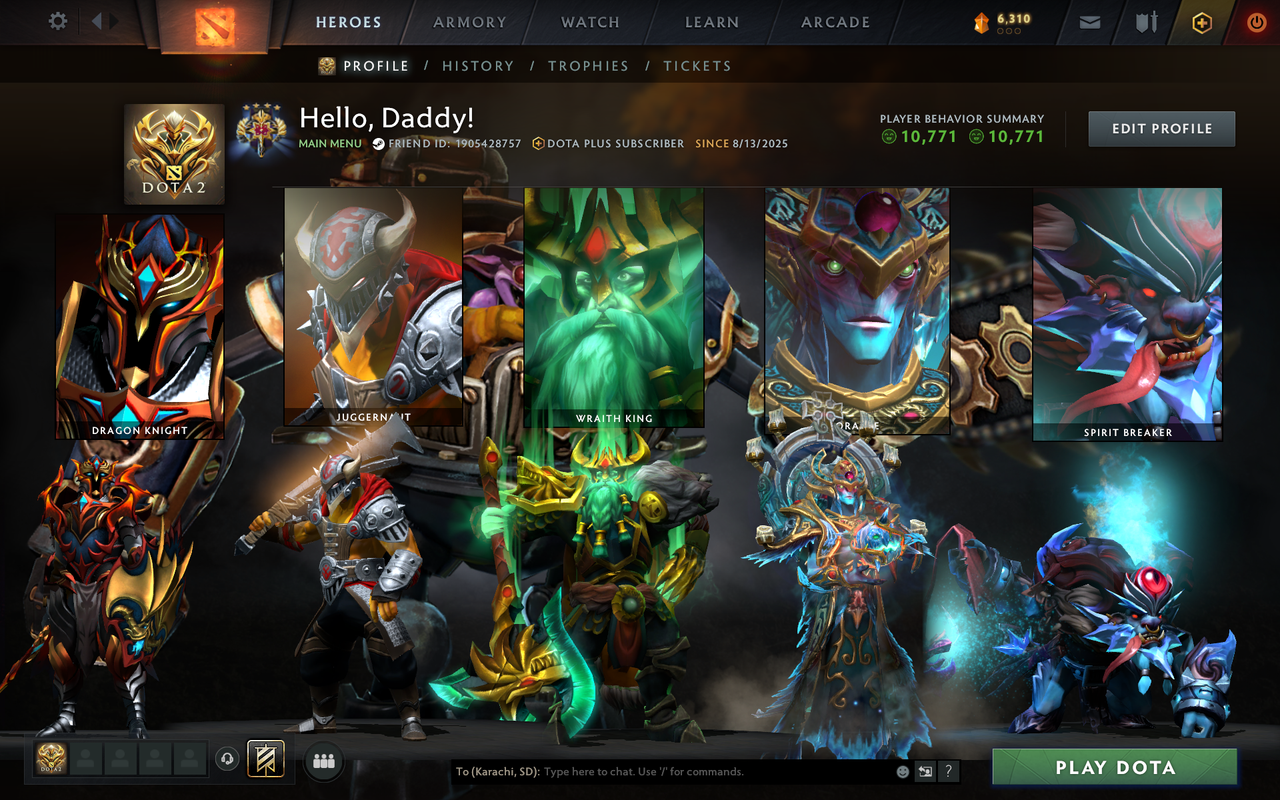Open the ARCADE menu item

pyautogui.click(x=835, y=22)
